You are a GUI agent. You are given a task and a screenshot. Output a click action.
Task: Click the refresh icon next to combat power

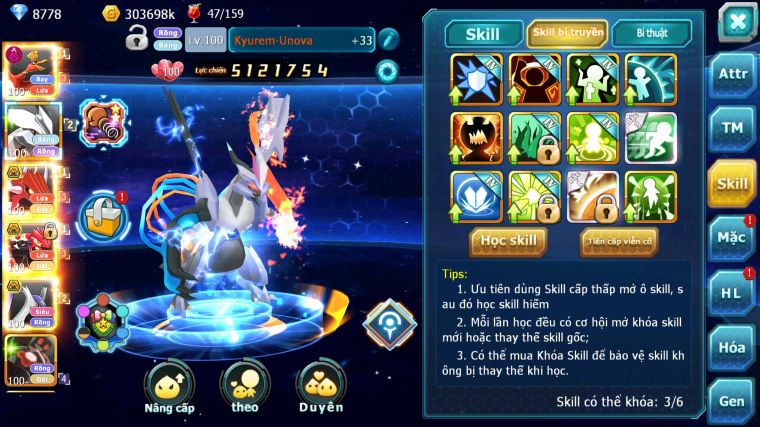coord(386,71)
